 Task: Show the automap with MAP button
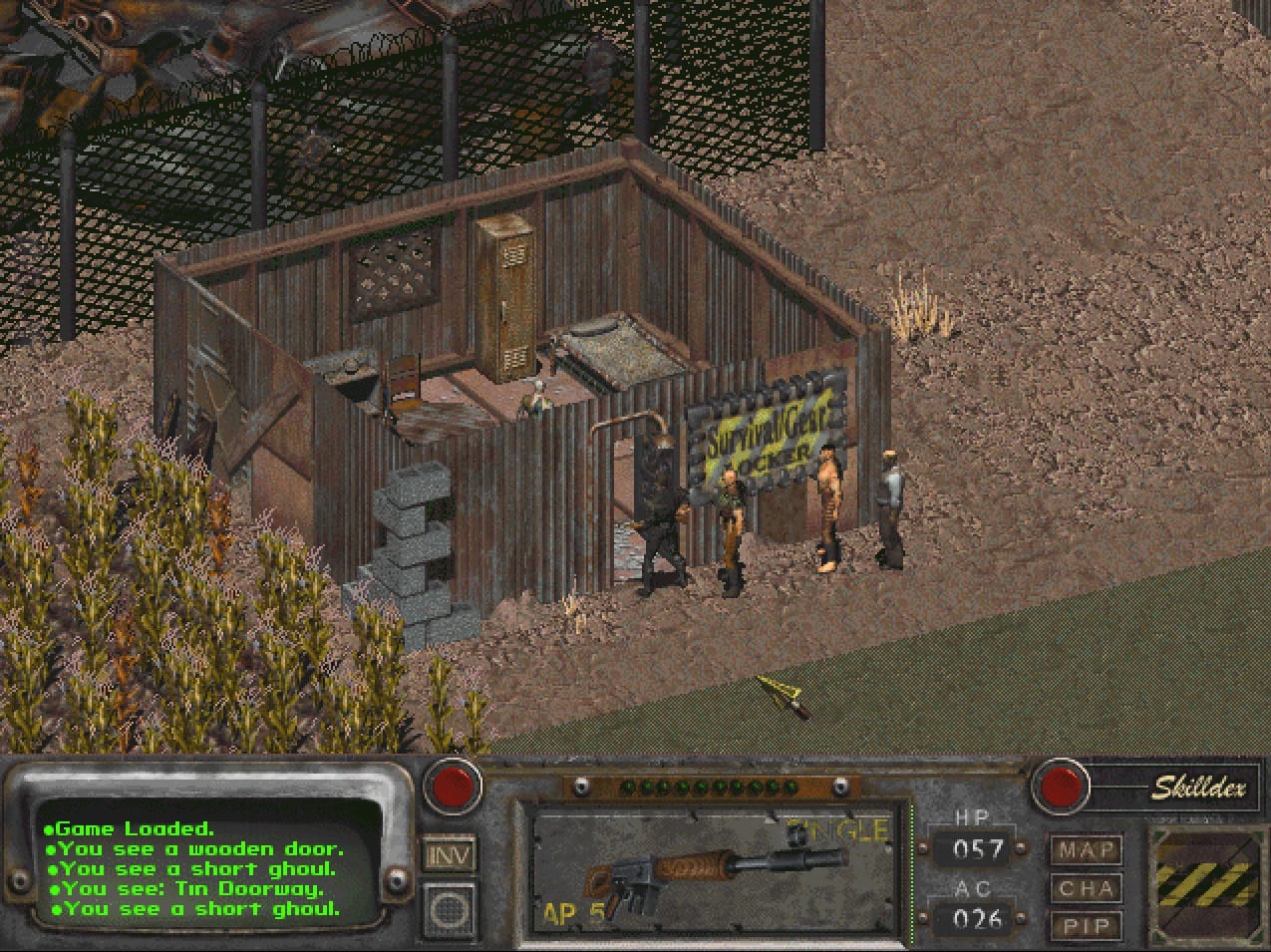tap(1086, 850)
